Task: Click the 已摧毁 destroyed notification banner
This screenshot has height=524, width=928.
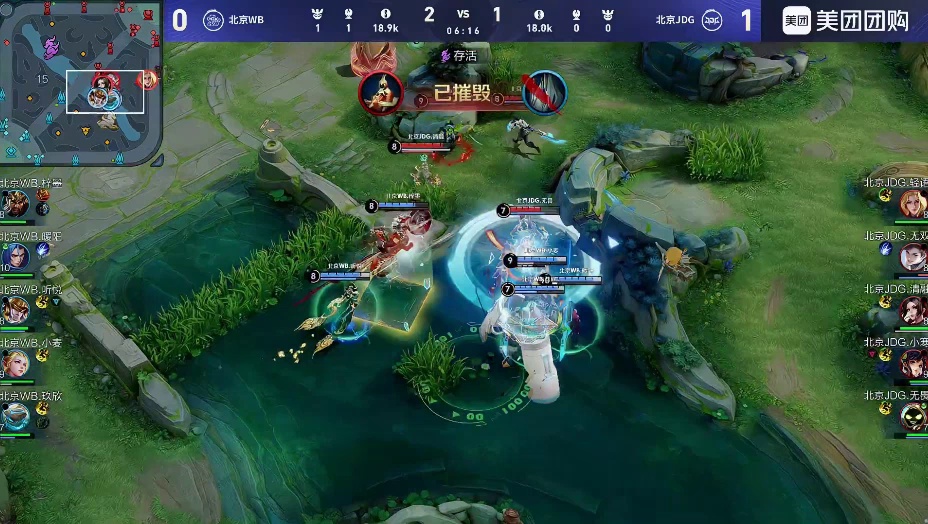Action: tap(461, 94)
